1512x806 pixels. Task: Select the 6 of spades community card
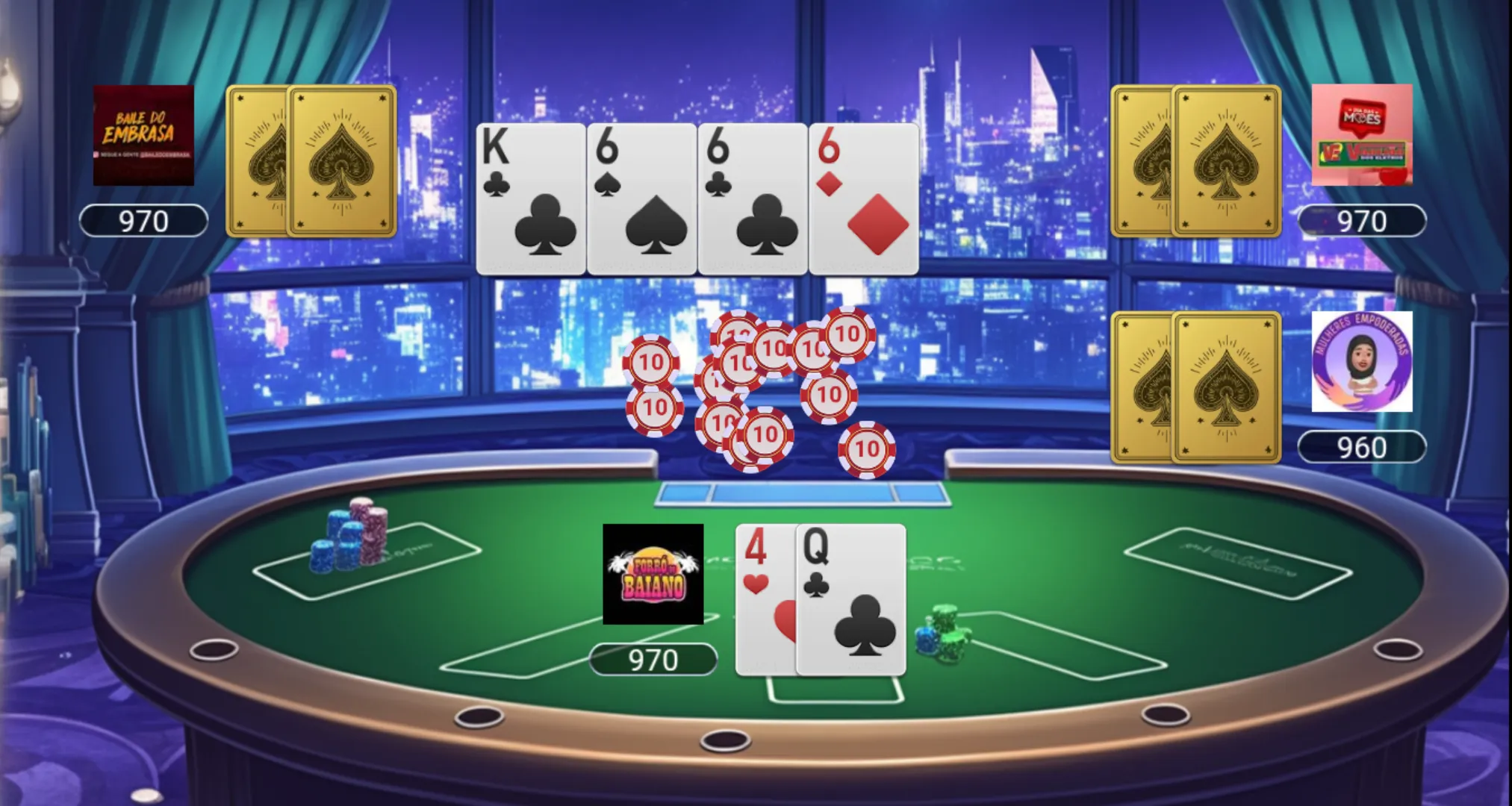tap(641, 199)
